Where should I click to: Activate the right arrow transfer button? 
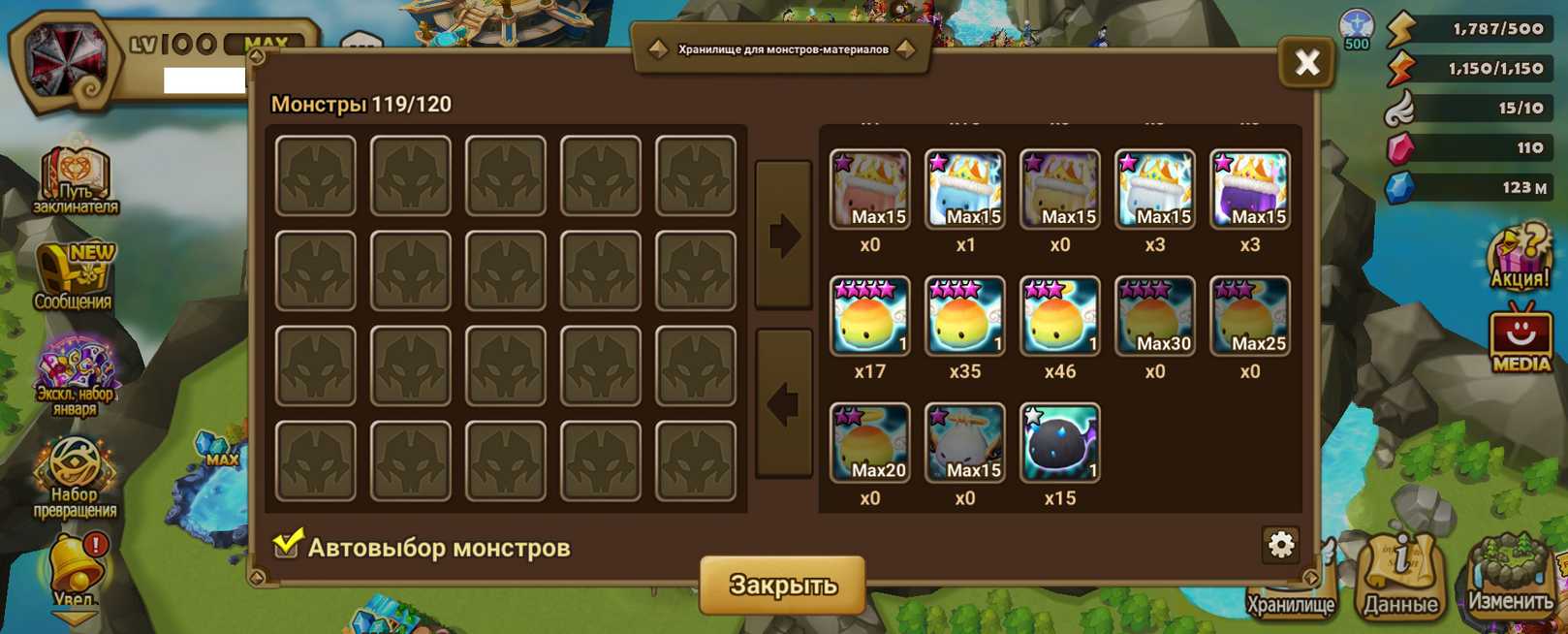783,236
